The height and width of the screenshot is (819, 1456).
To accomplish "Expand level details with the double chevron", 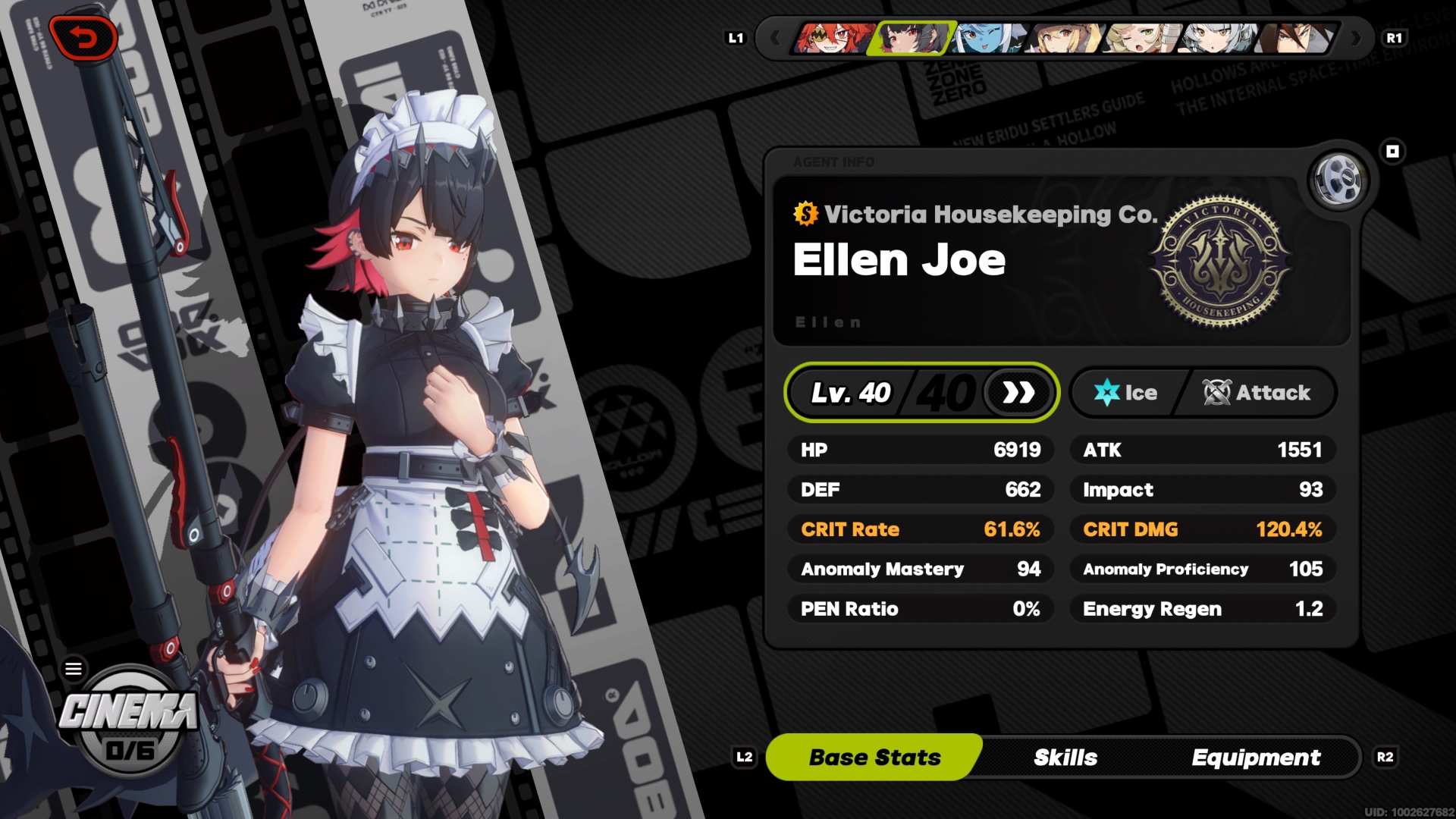I will pyautogui.click(x=1018, y=393).
